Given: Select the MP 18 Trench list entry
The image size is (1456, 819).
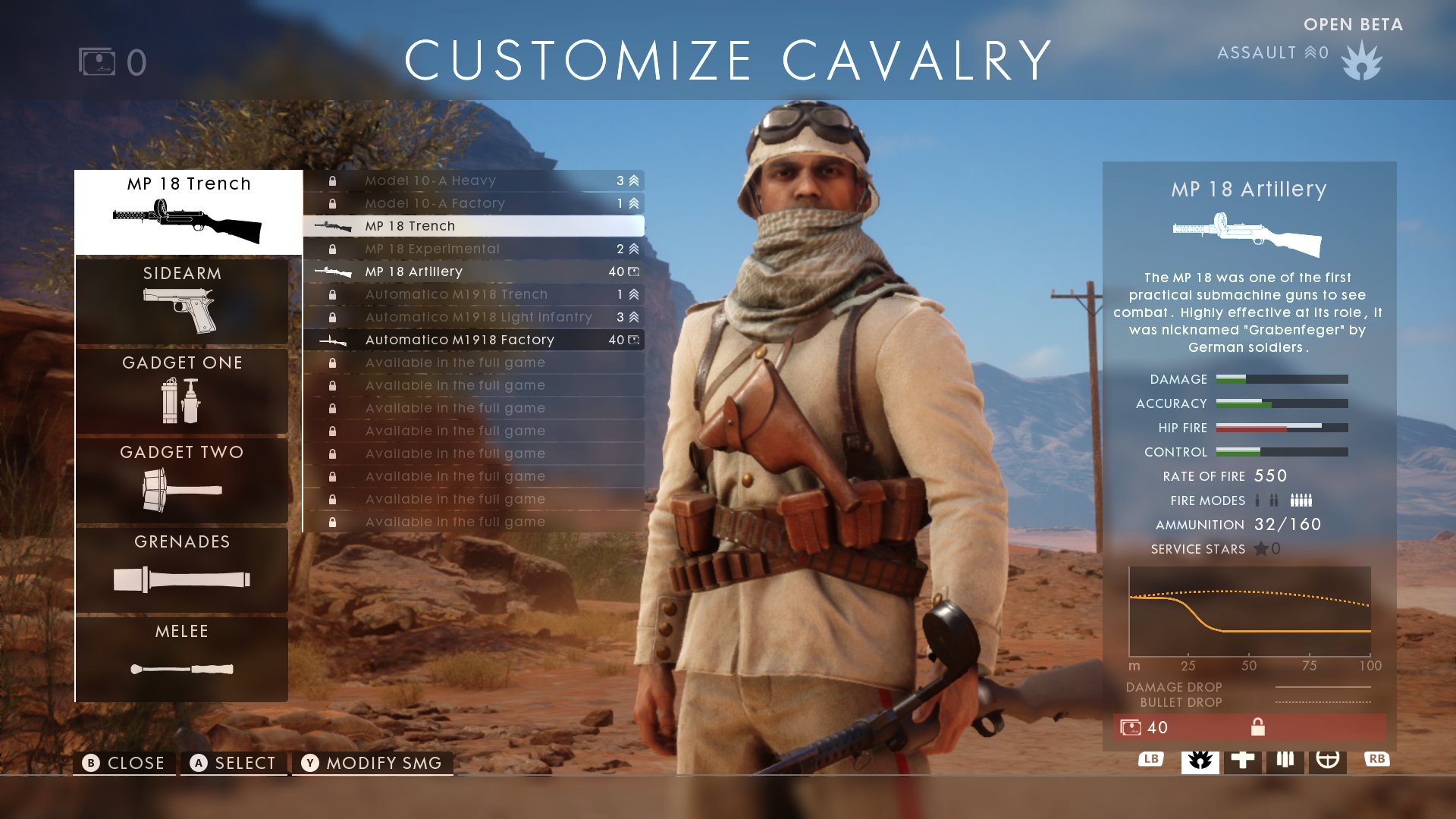Looking at the screenshot, I should pos(474,226).
